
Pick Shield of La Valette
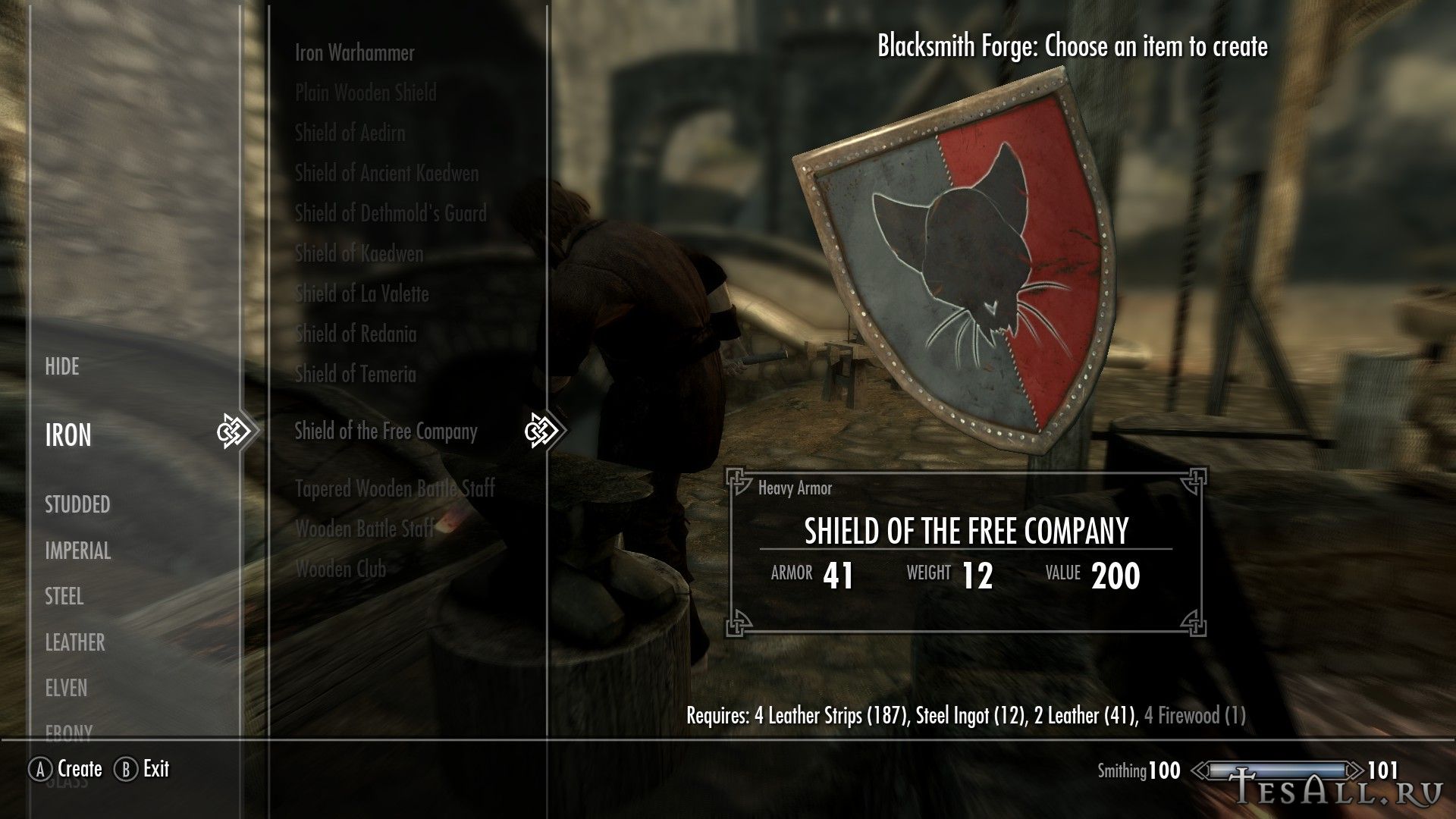click(x=362, y=294)
